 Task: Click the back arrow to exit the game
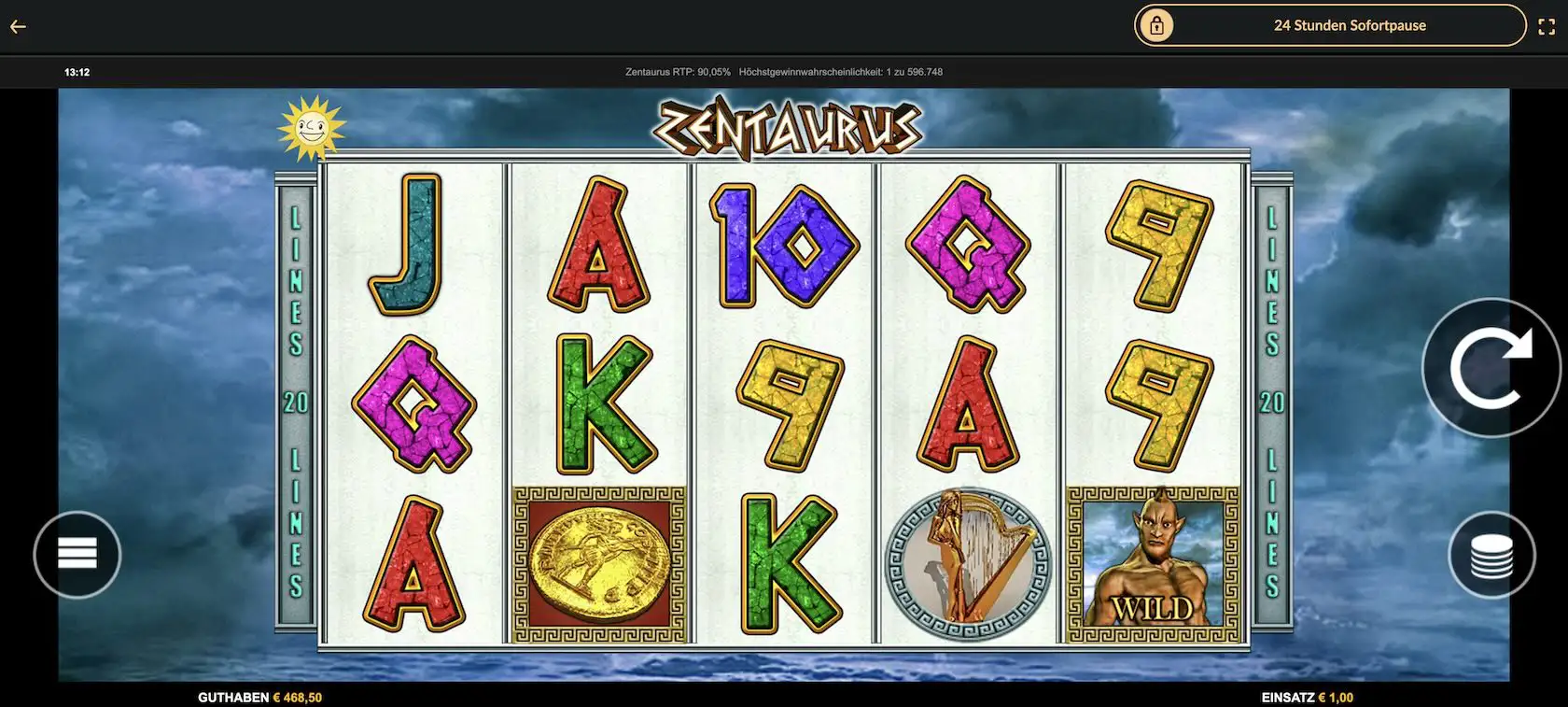click(17, 25)
